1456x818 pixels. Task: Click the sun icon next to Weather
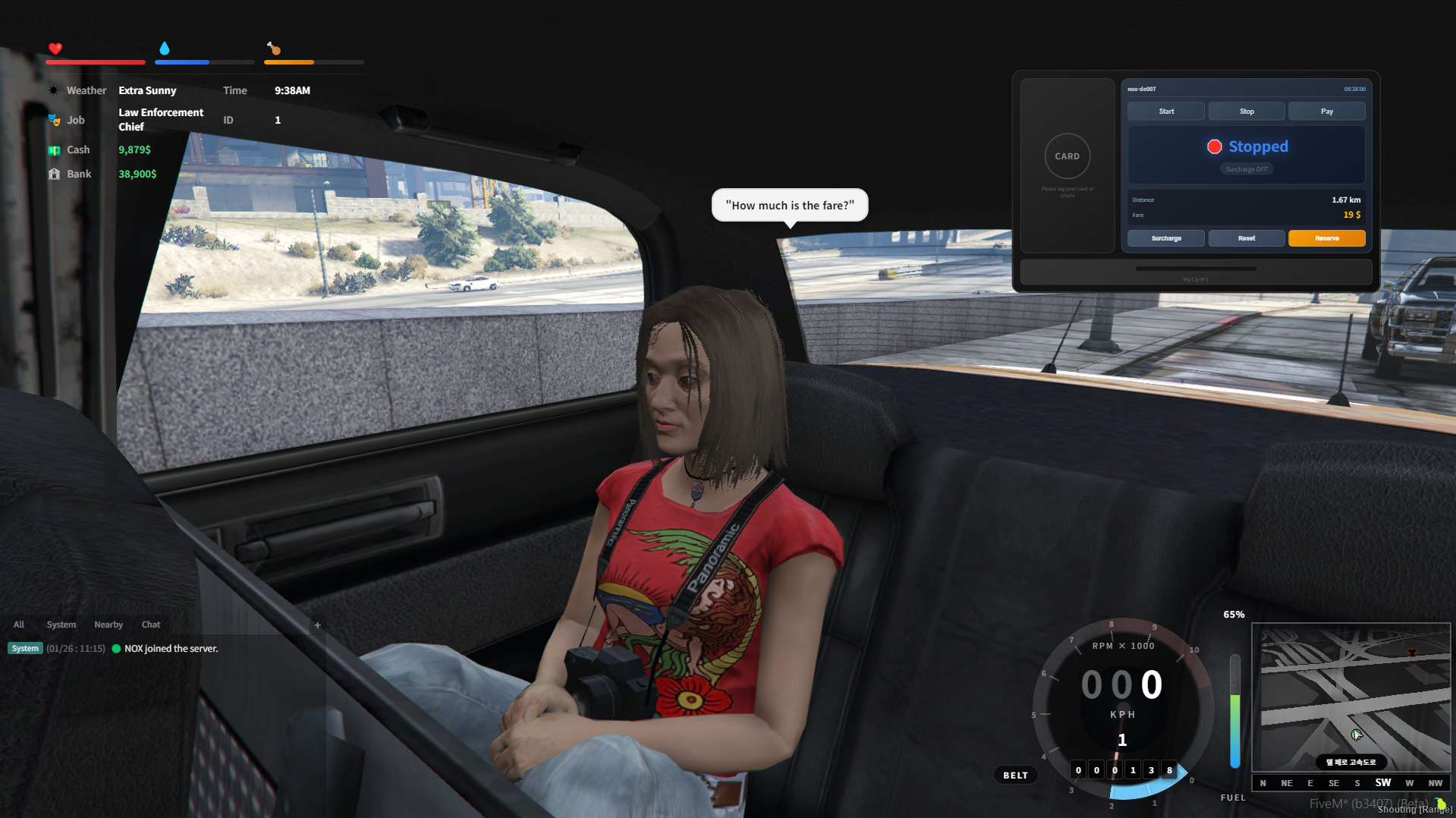point(54,90)
